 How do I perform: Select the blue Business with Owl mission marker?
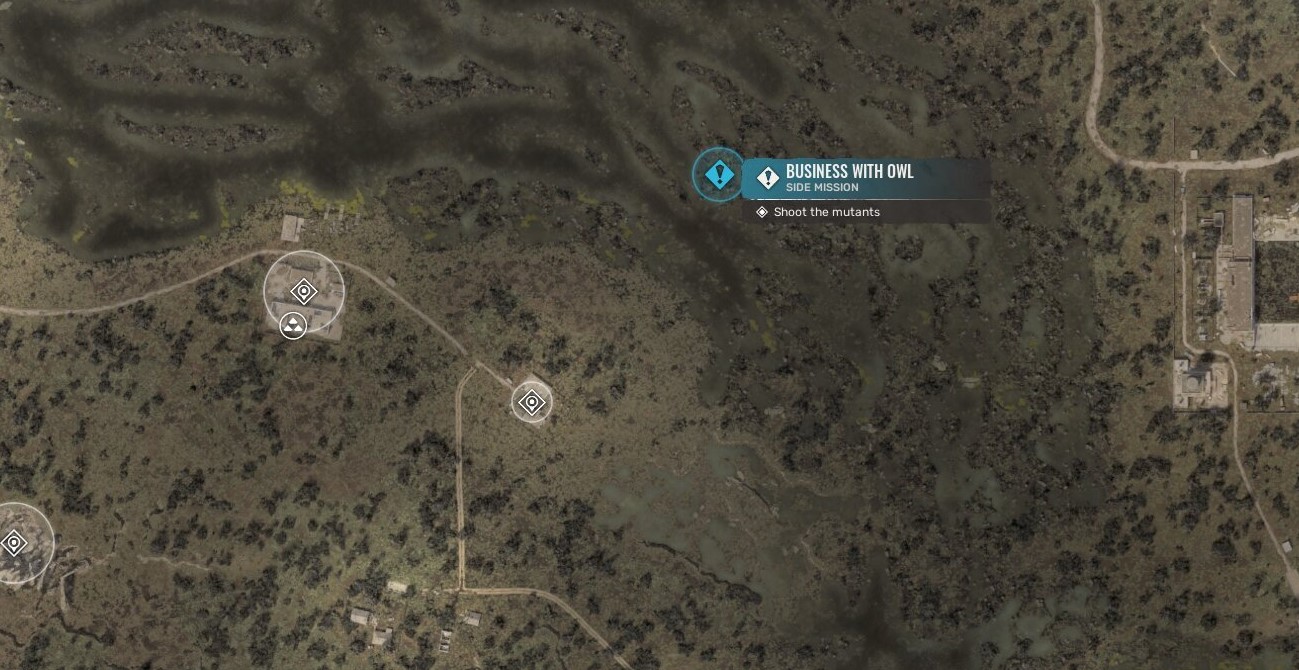coord(719,175)
